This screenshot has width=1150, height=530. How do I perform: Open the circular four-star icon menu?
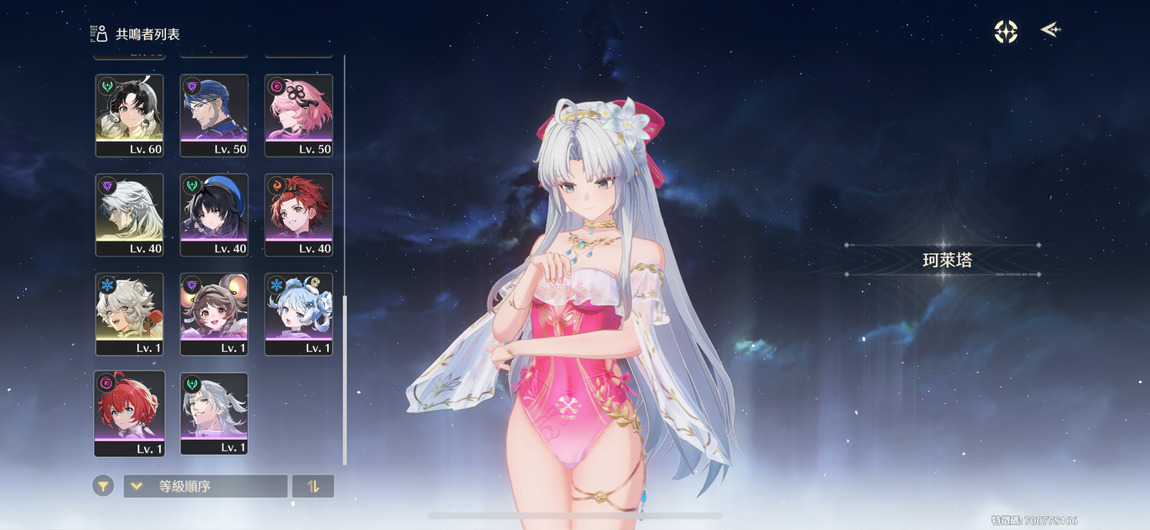(x=1006, y=31)
